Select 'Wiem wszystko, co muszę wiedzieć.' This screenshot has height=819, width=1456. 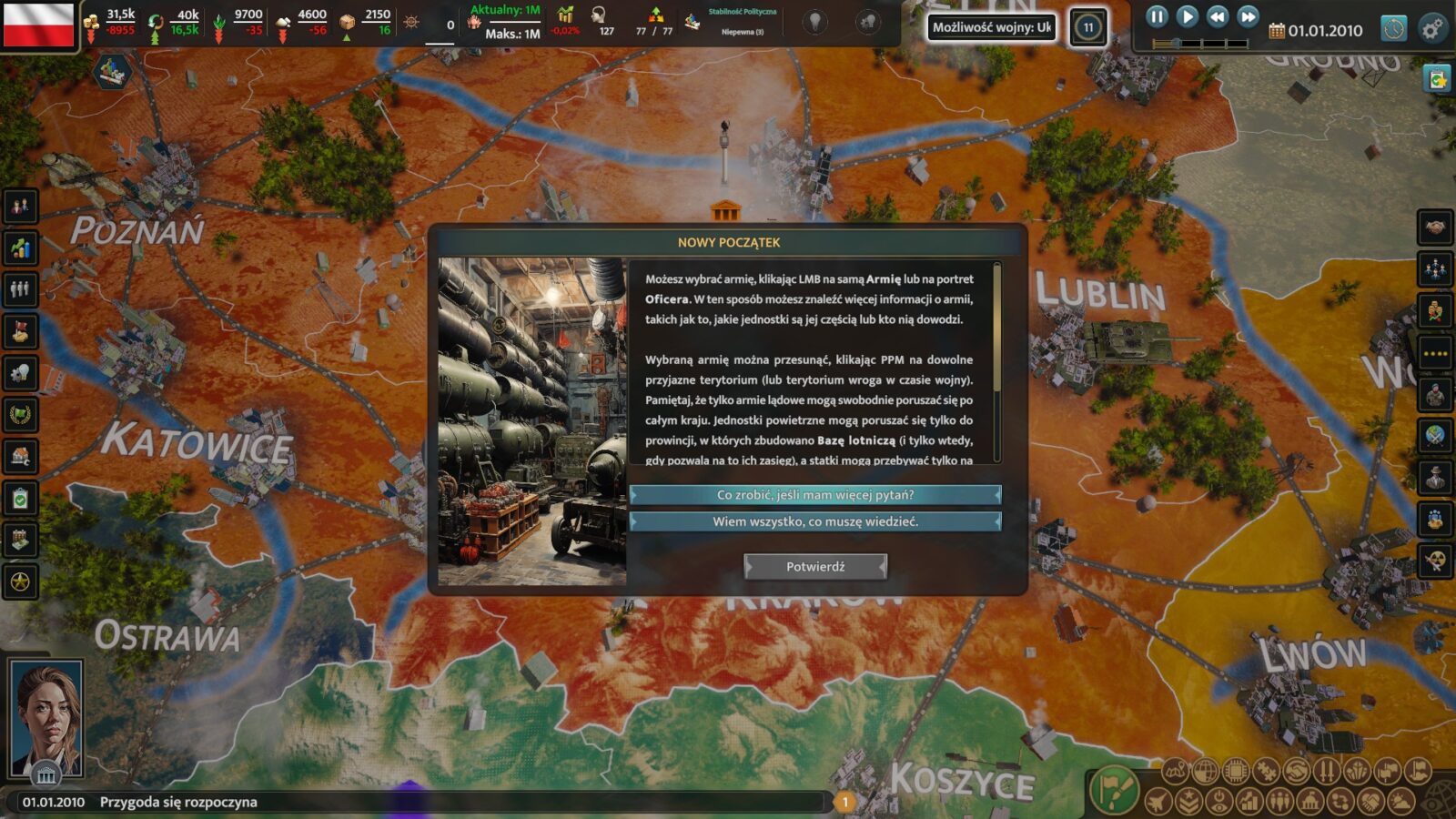pos(815,521)
